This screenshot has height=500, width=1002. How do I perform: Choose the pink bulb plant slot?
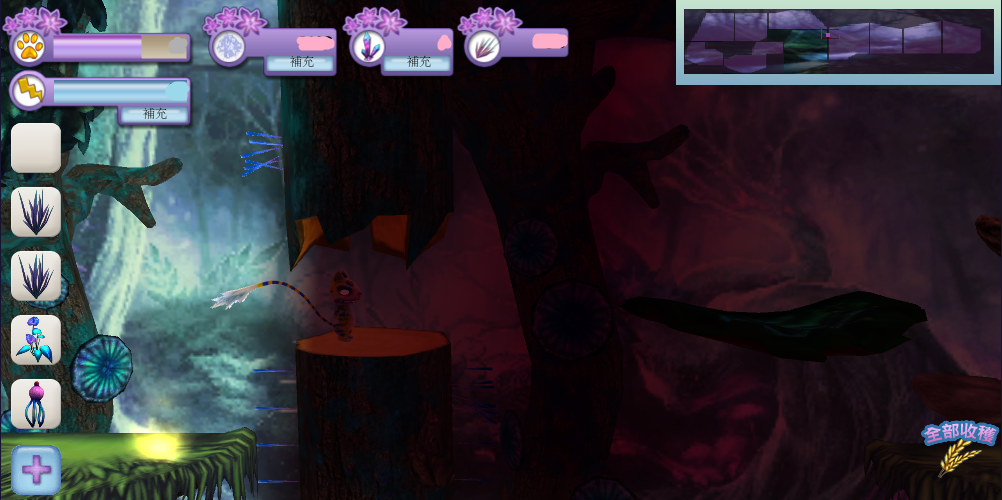[36, 404]
